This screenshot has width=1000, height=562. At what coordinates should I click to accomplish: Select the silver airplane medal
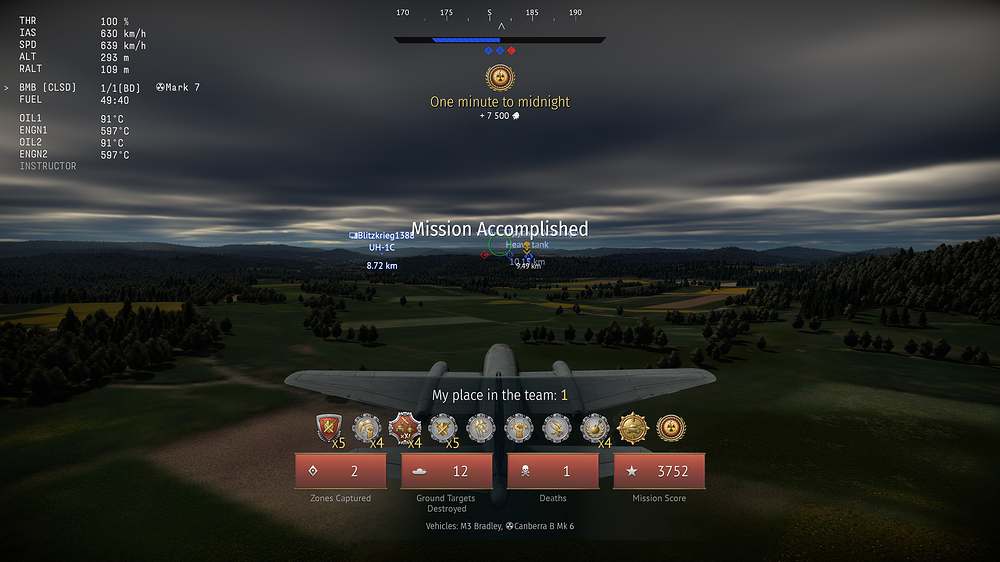tap(557, 428)
